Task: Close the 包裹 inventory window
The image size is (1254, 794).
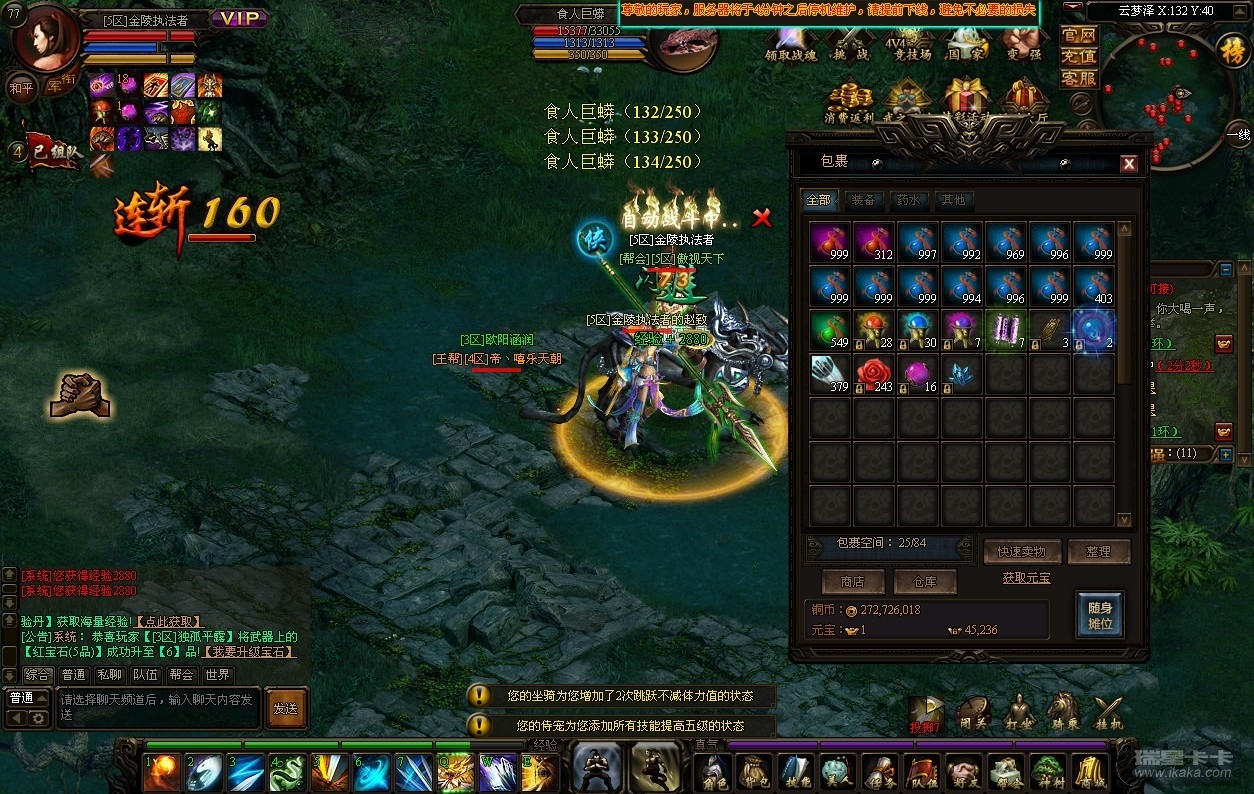Action: click(x=1129, y=164)
